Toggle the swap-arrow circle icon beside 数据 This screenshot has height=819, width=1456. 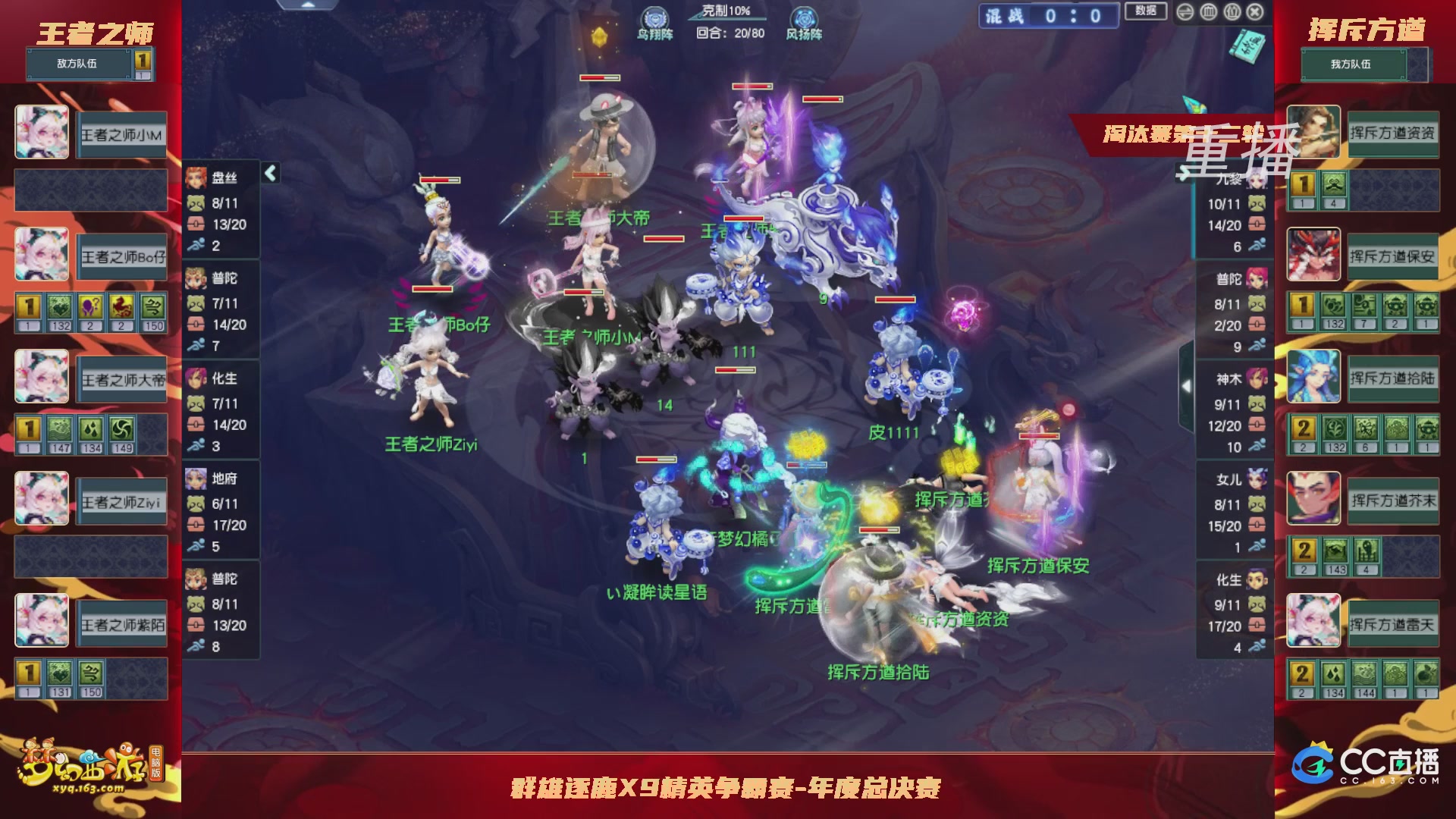coord(1185,12)
